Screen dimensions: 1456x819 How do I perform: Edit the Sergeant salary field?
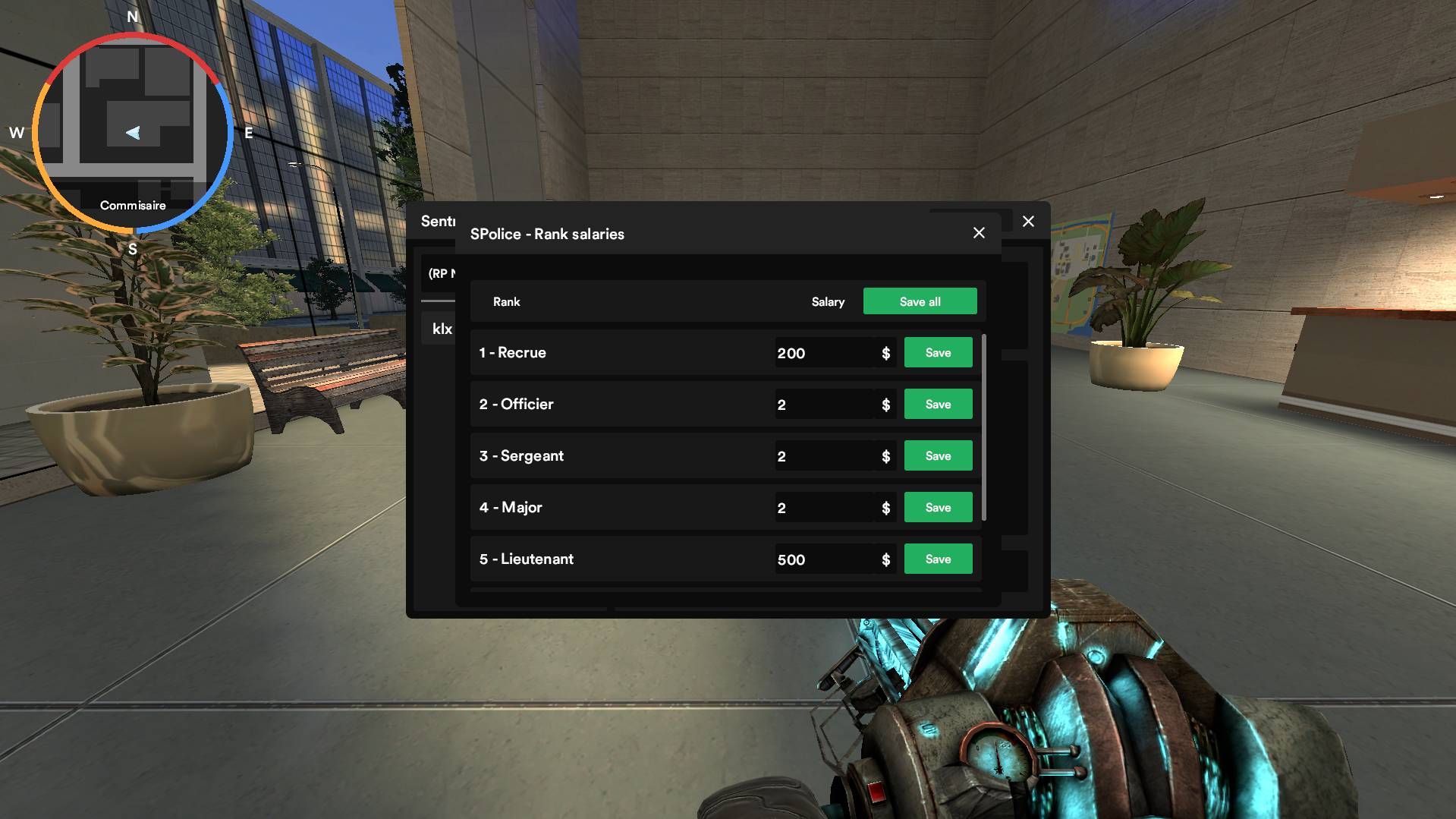824,456
